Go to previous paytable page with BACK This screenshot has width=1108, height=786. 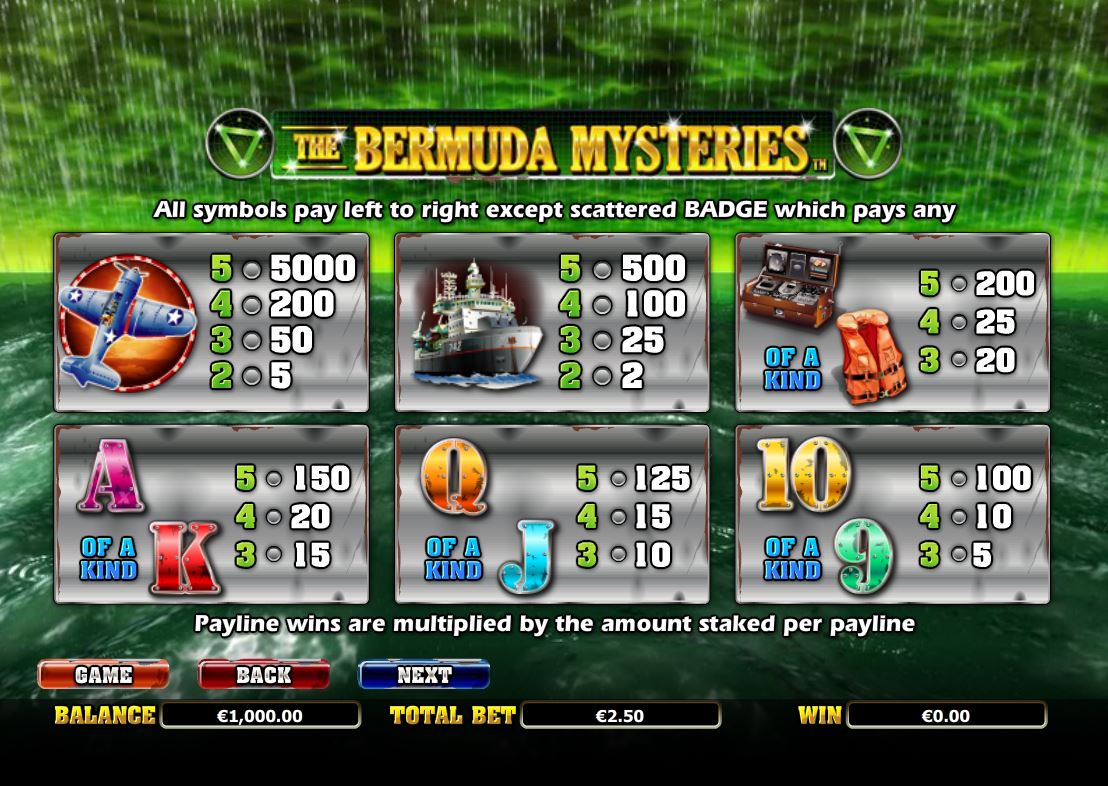263,675
